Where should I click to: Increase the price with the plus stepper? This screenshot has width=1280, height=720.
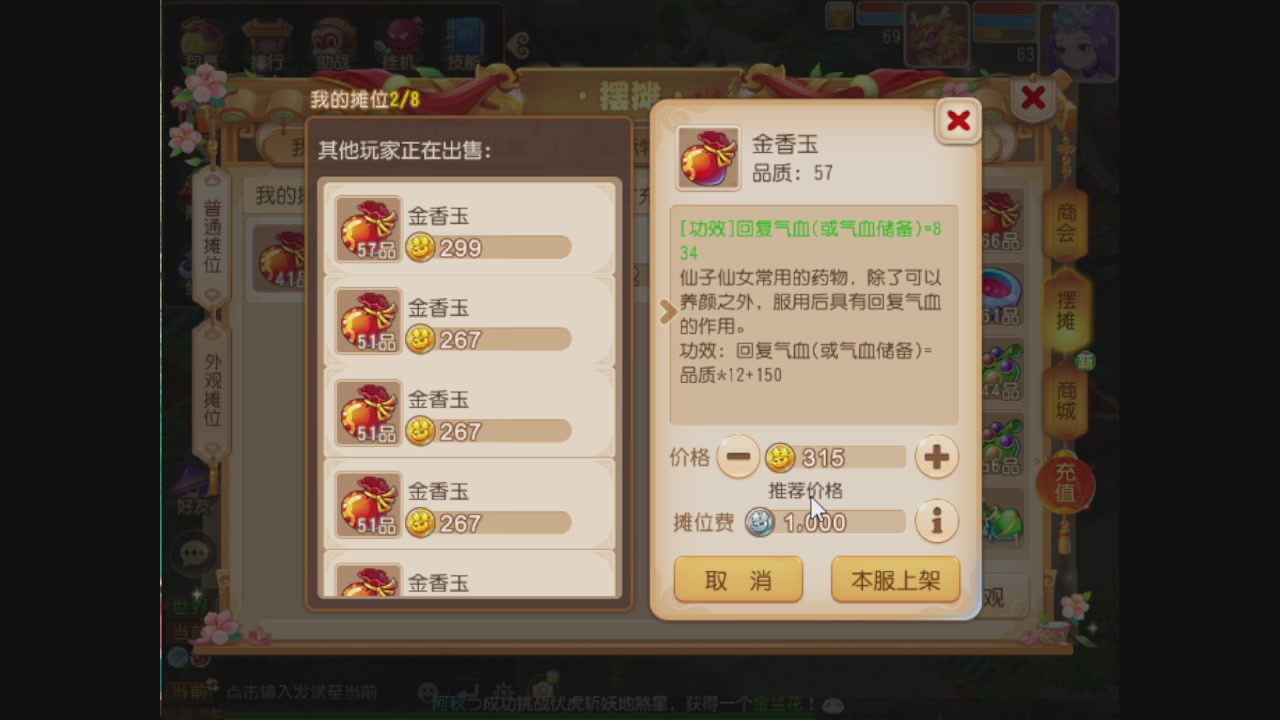coord(935,456)
